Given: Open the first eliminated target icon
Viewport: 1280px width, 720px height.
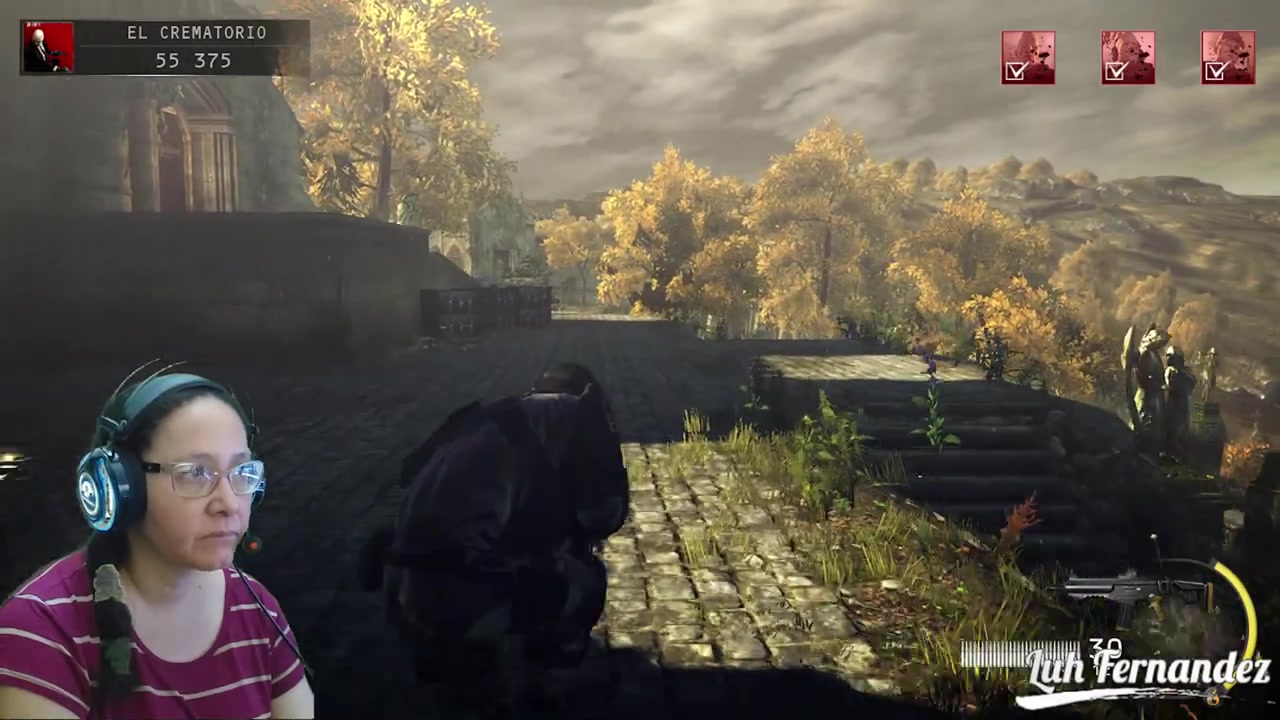Looking at the screenshot, I should [x=1028, y=57].
